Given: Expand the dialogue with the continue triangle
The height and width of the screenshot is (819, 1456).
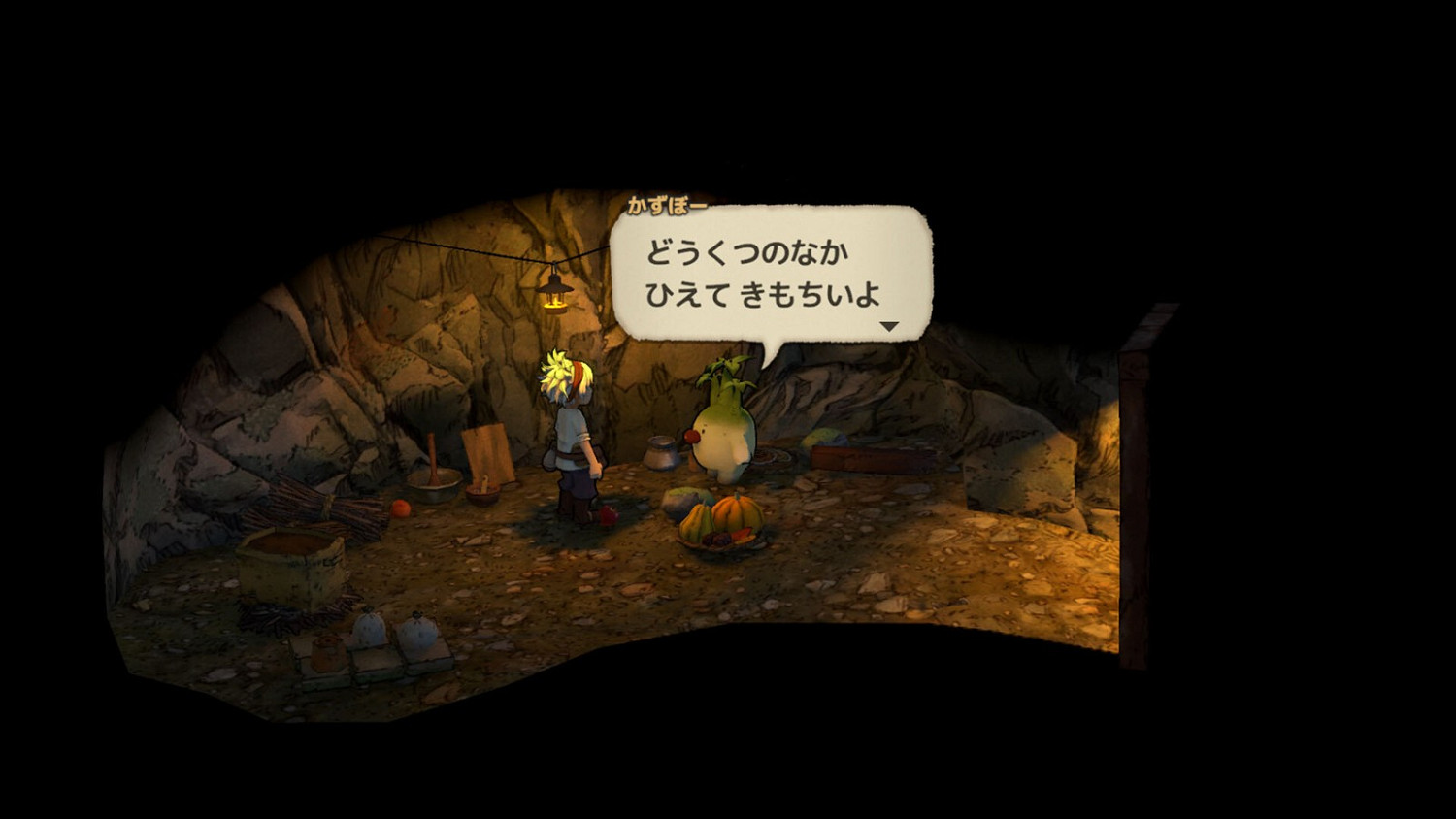Looking at the screenshot, I should pyautogui.click(x=889, y=324).
